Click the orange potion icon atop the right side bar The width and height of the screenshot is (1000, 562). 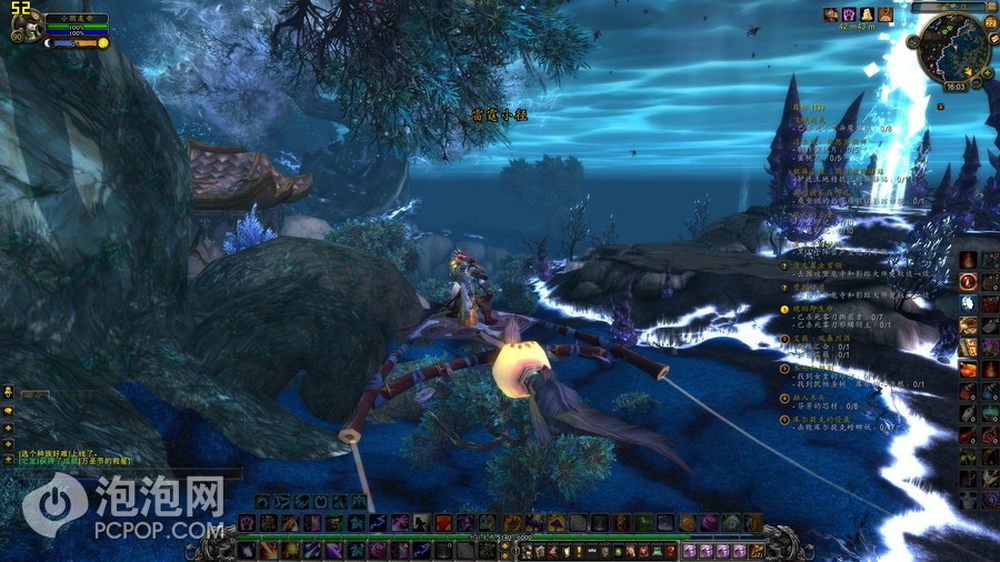click(968, 260)
